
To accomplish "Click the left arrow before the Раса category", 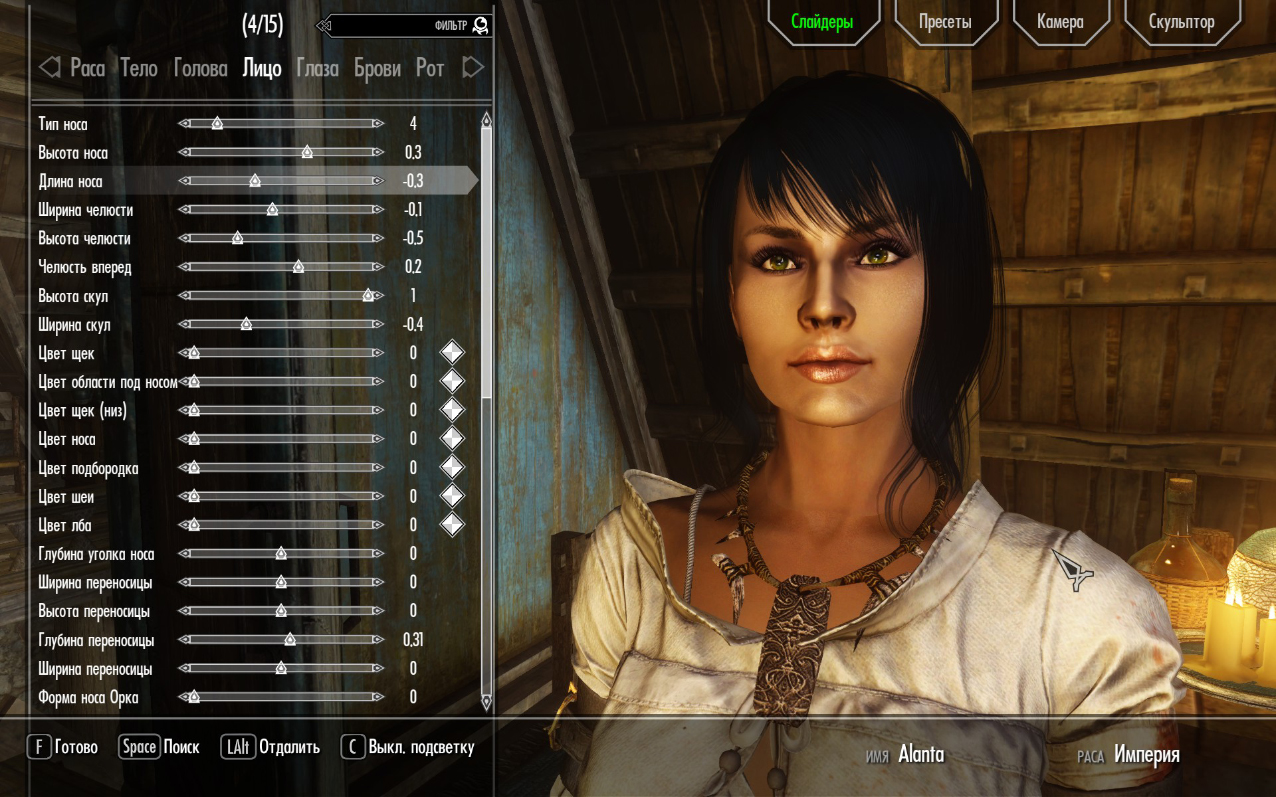I will coord(49,68).
